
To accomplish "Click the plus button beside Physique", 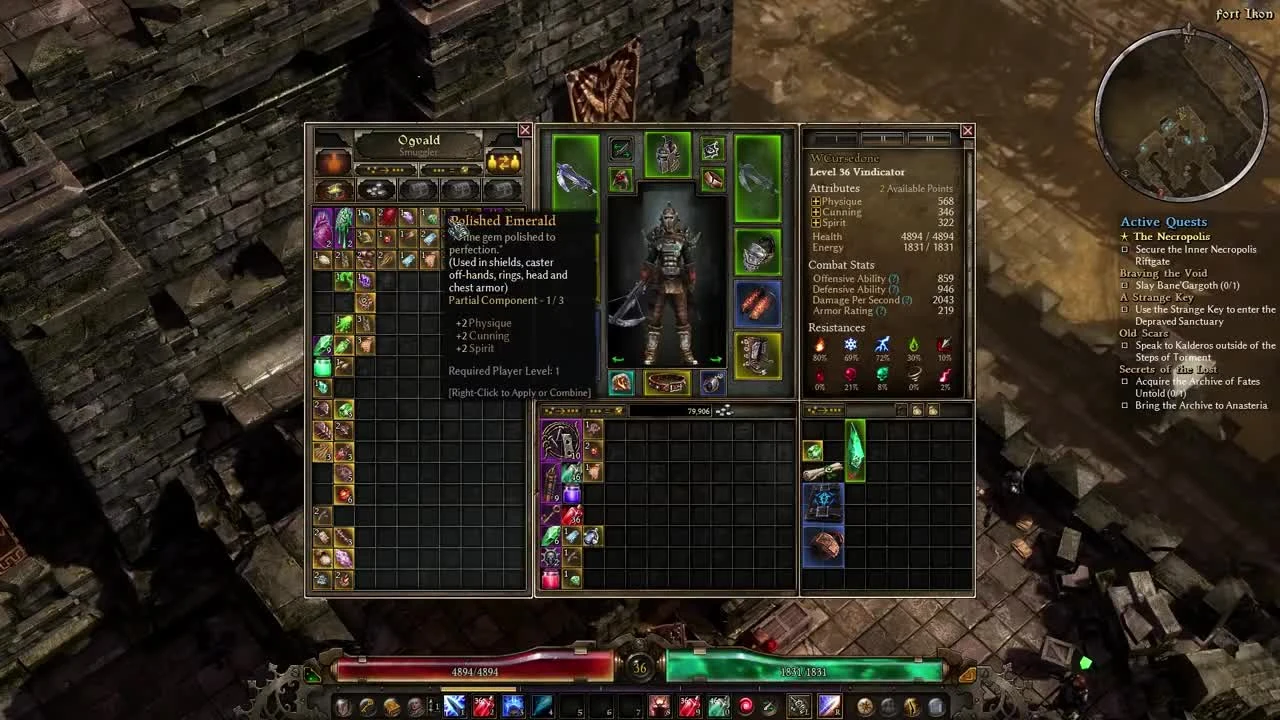I will [x=816, y=201].
